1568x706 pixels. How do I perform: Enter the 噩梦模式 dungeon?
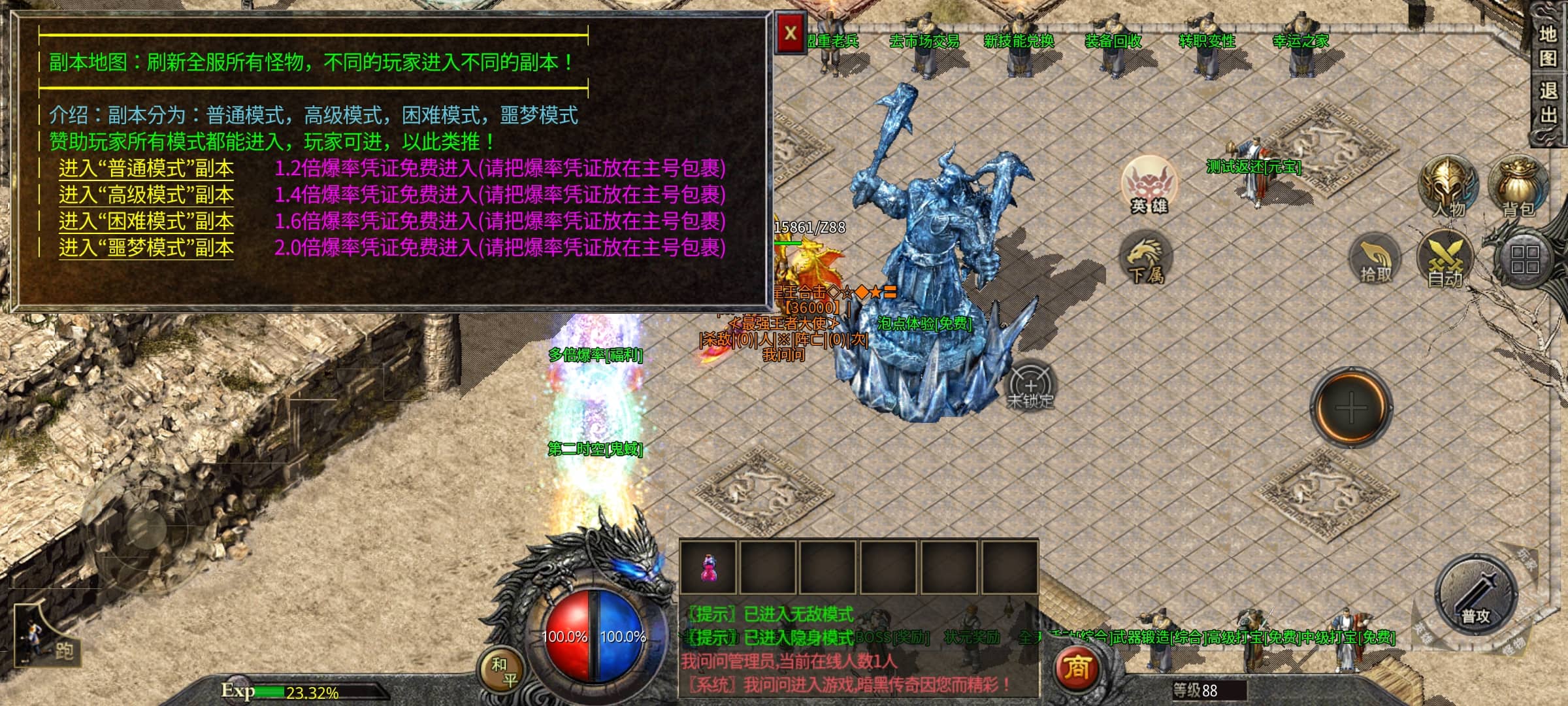[146, 248]
